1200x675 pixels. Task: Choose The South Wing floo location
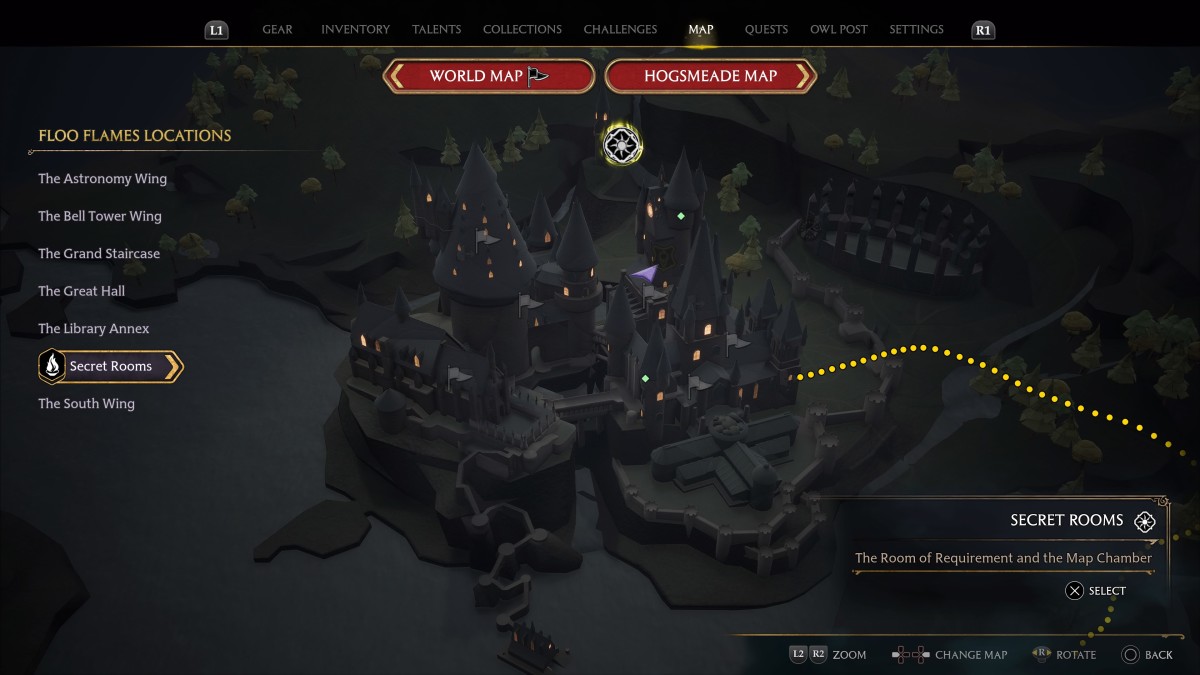[x=86, y=404]
